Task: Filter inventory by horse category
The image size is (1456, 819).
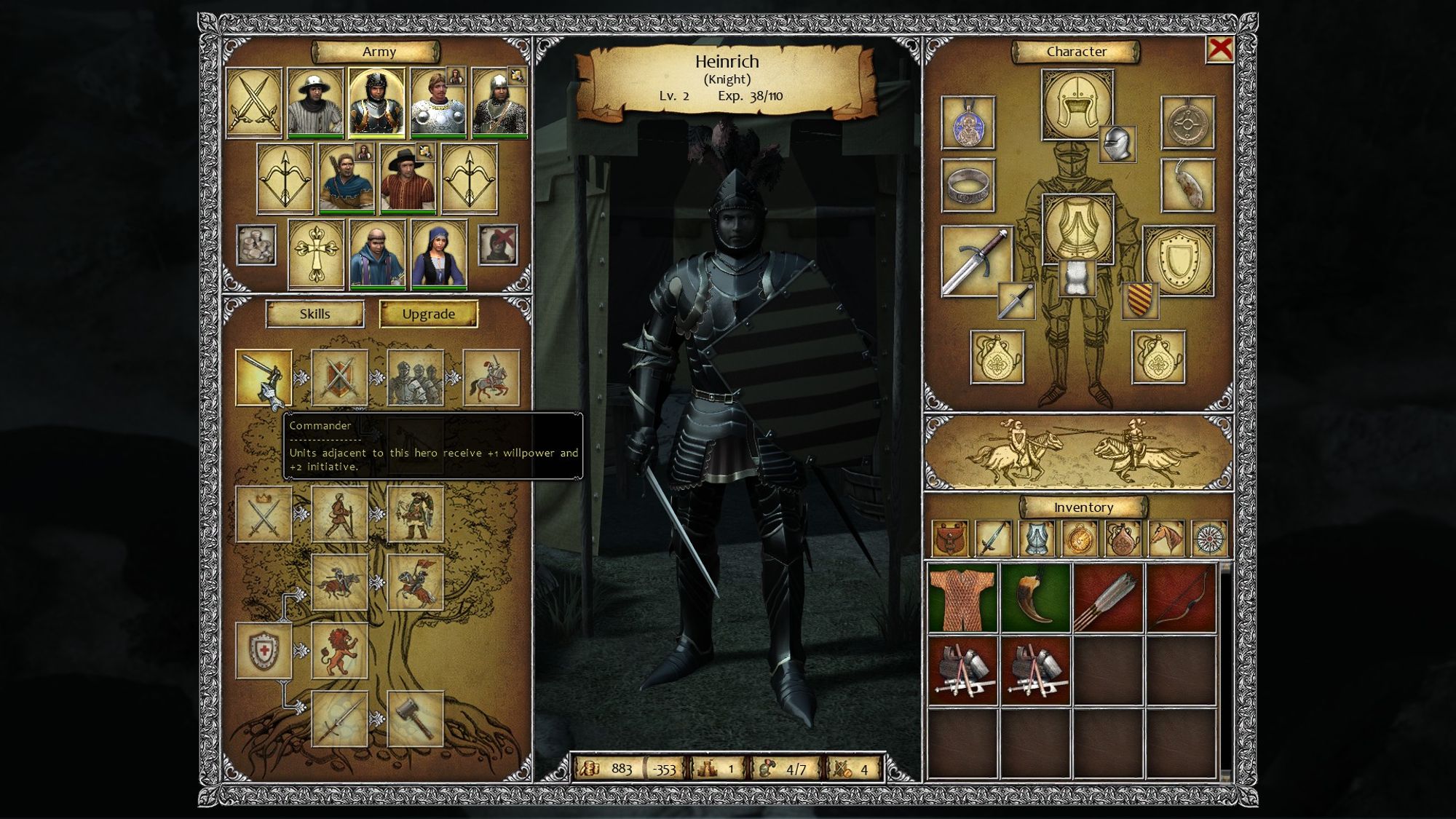Action: coord(1166,539)
